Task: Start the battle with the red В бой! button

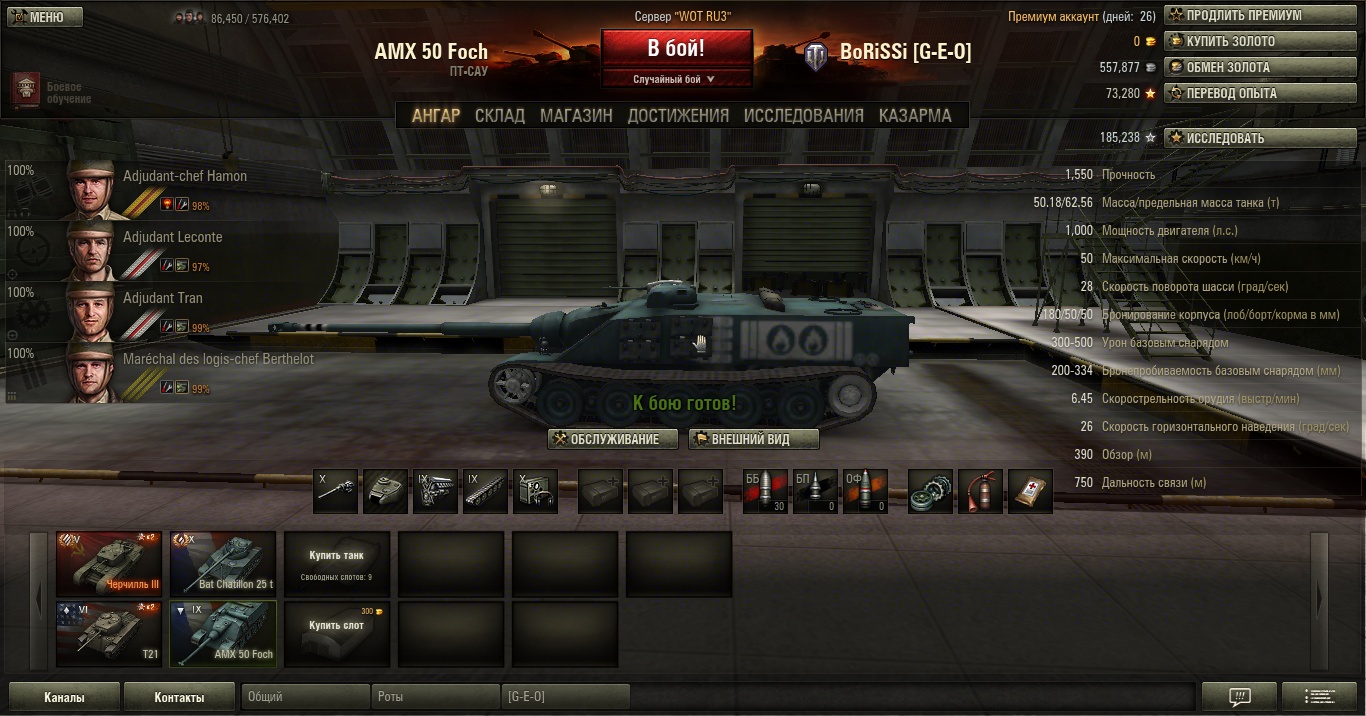Action: (676, 48)
